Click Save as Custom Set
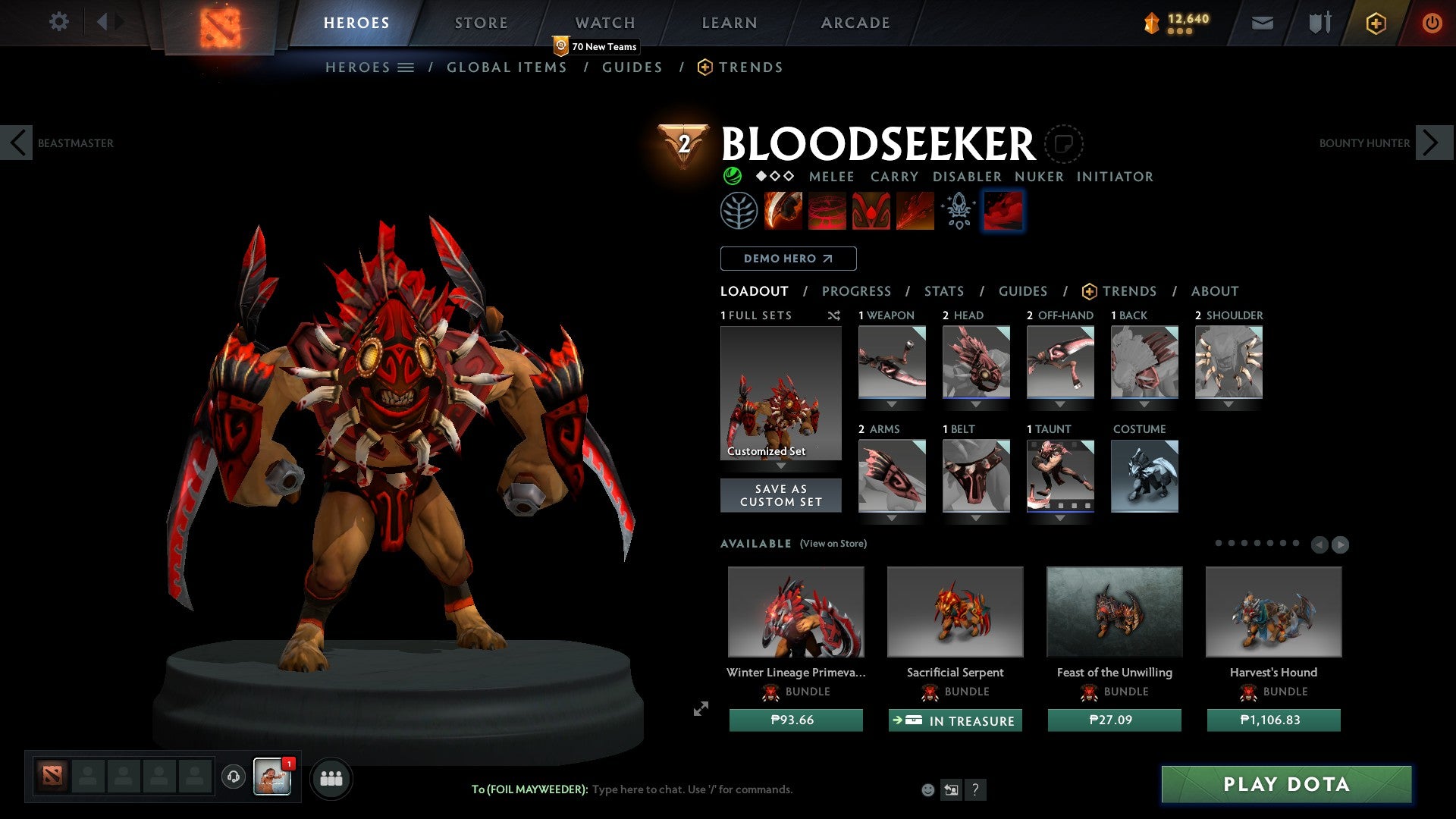 pyautogui.click(x=780, y=495)
